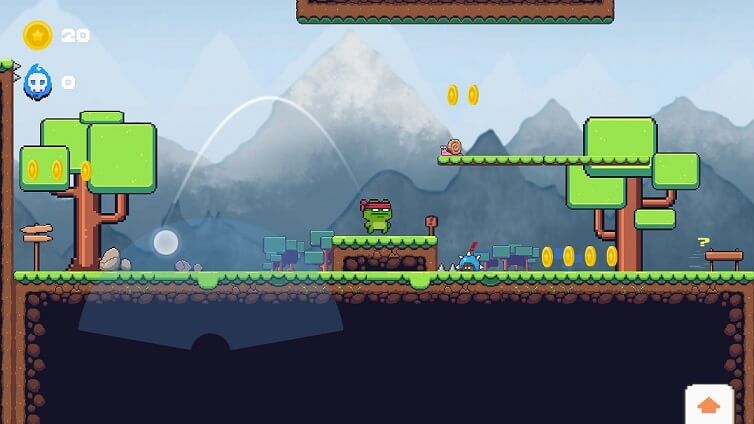754x424 pixels.
Task: Click the white virtual joystick knob
Action: tap(166, 242)
